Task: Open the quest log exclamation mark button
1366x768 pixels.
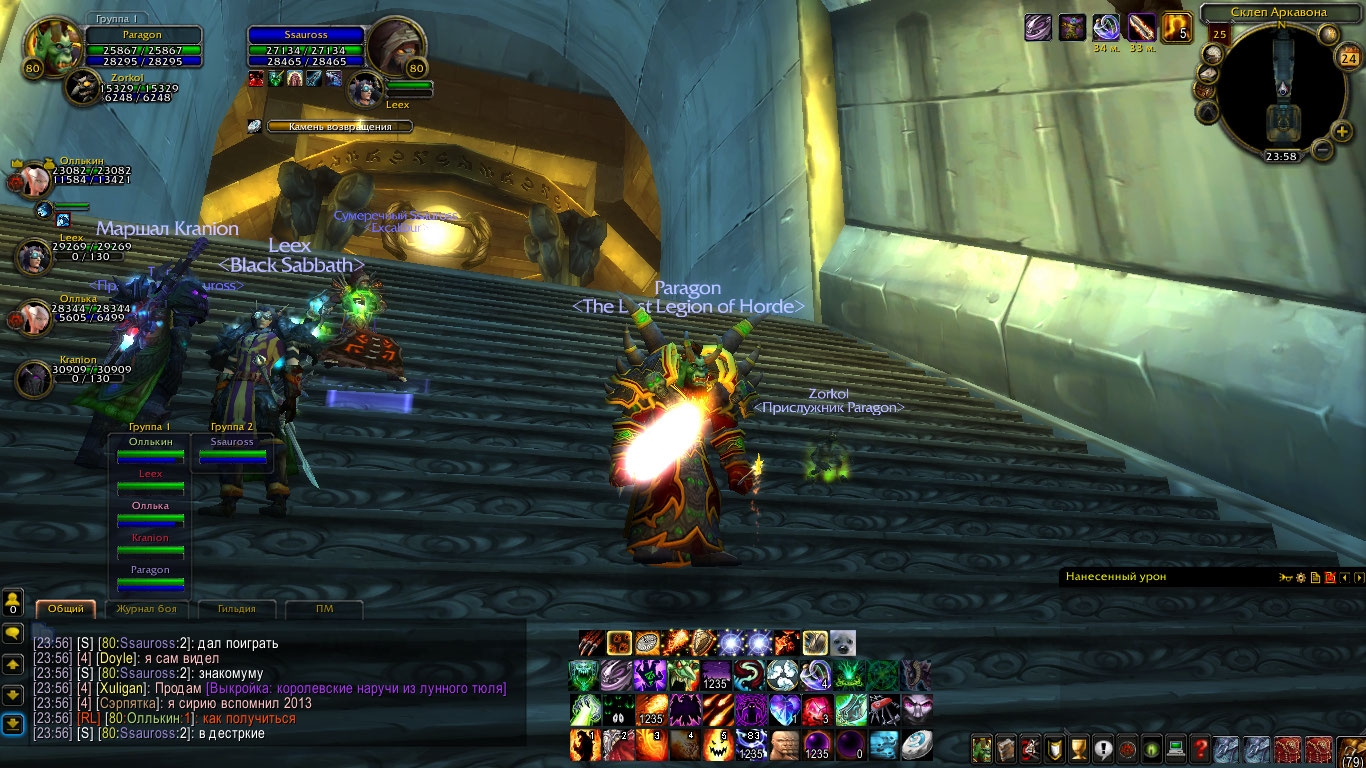Action: [1103, 747]
